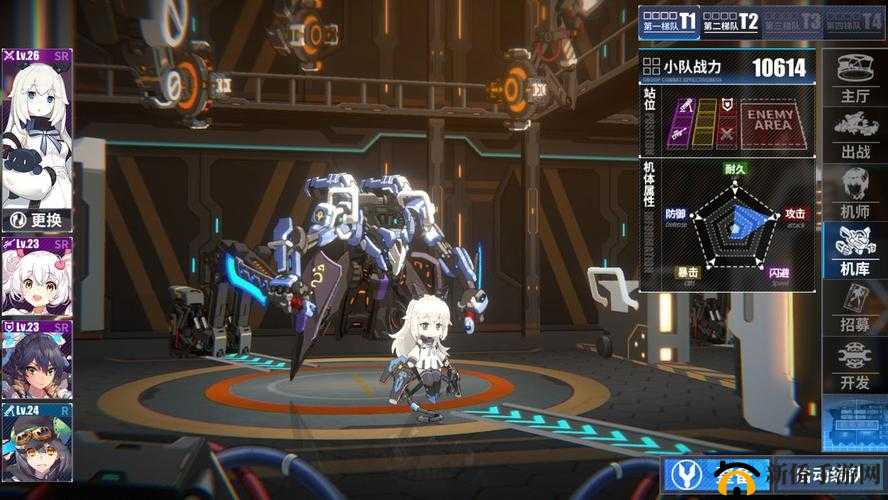Choose the Lv.23 SR pilot with pink horns
The width and height of the screenshot is (888, 500).
tap(37, 277)
